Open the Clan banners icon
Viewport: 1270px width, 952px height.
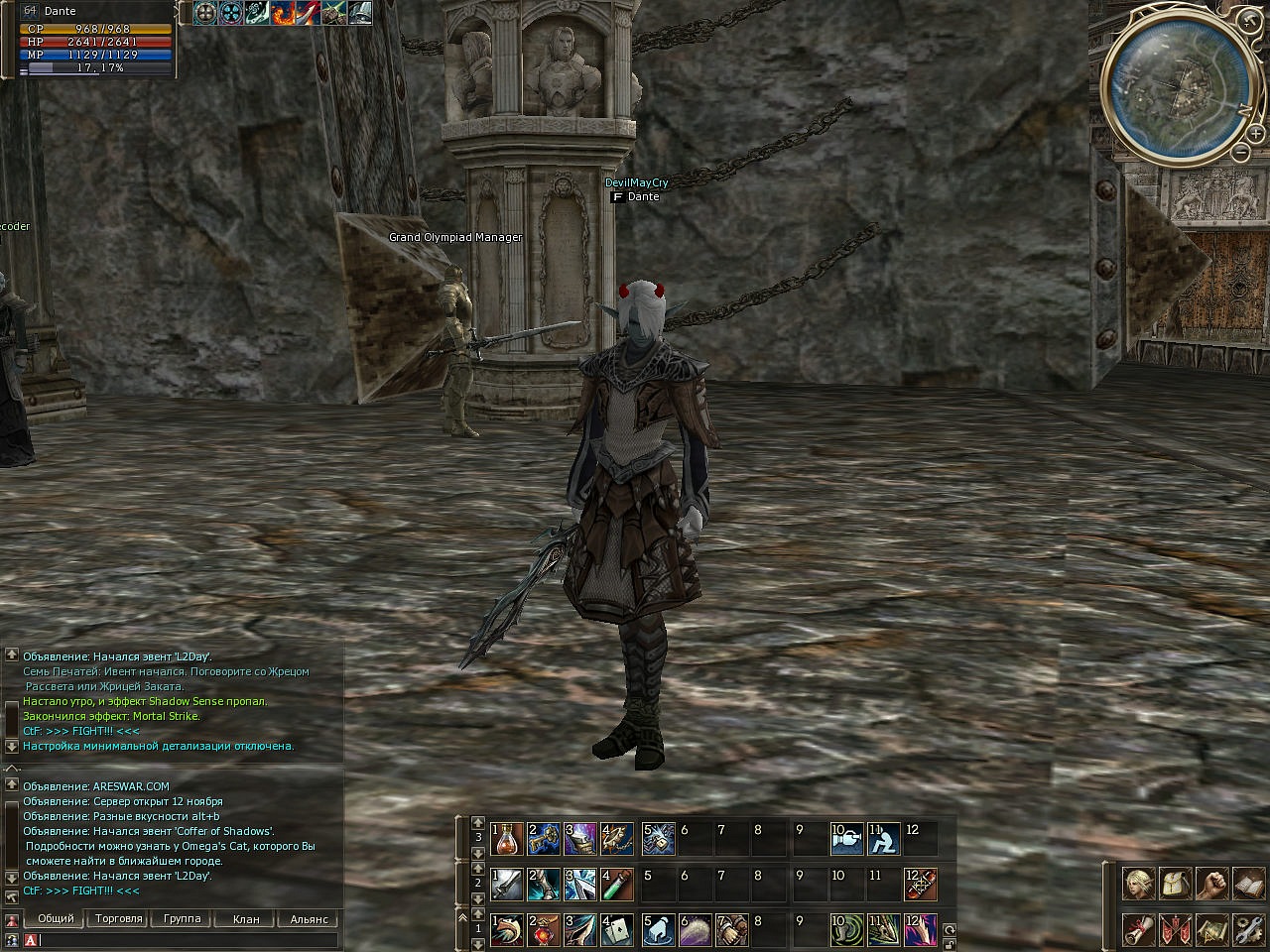1176,930
